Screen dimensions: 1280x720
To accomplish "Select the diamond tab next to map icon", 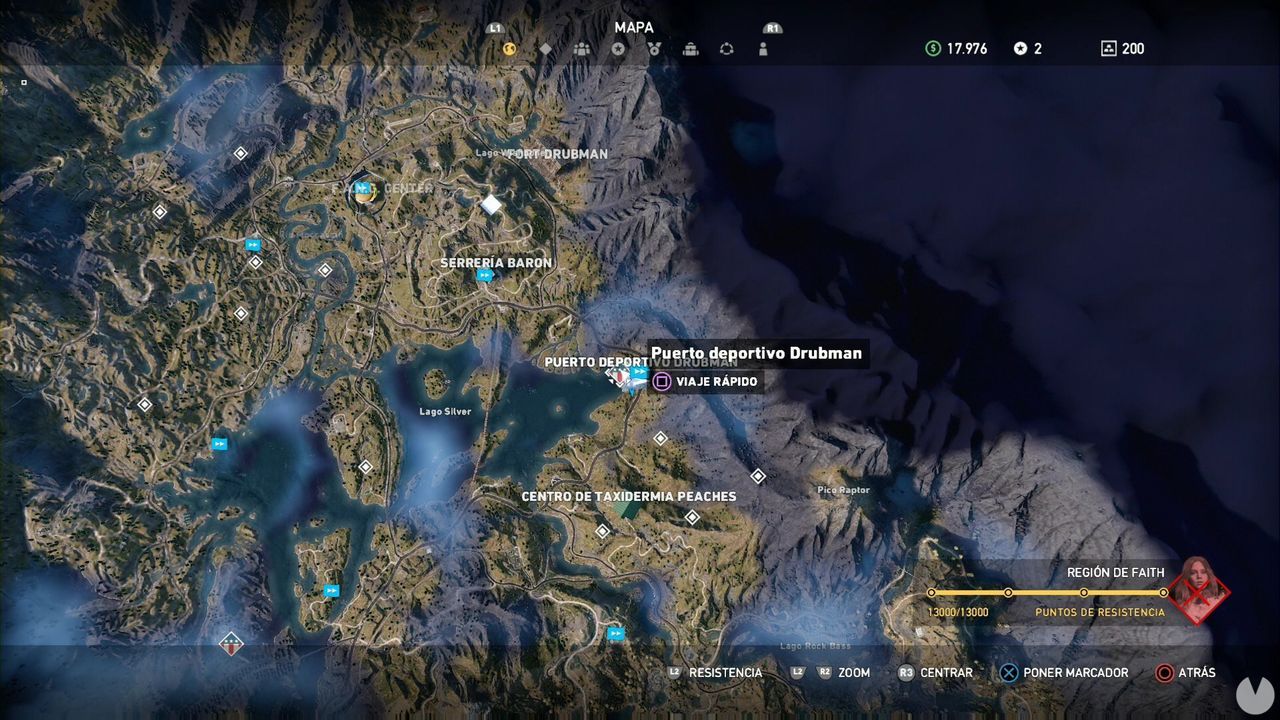I will pyautogui.click(x=544, y=46).
